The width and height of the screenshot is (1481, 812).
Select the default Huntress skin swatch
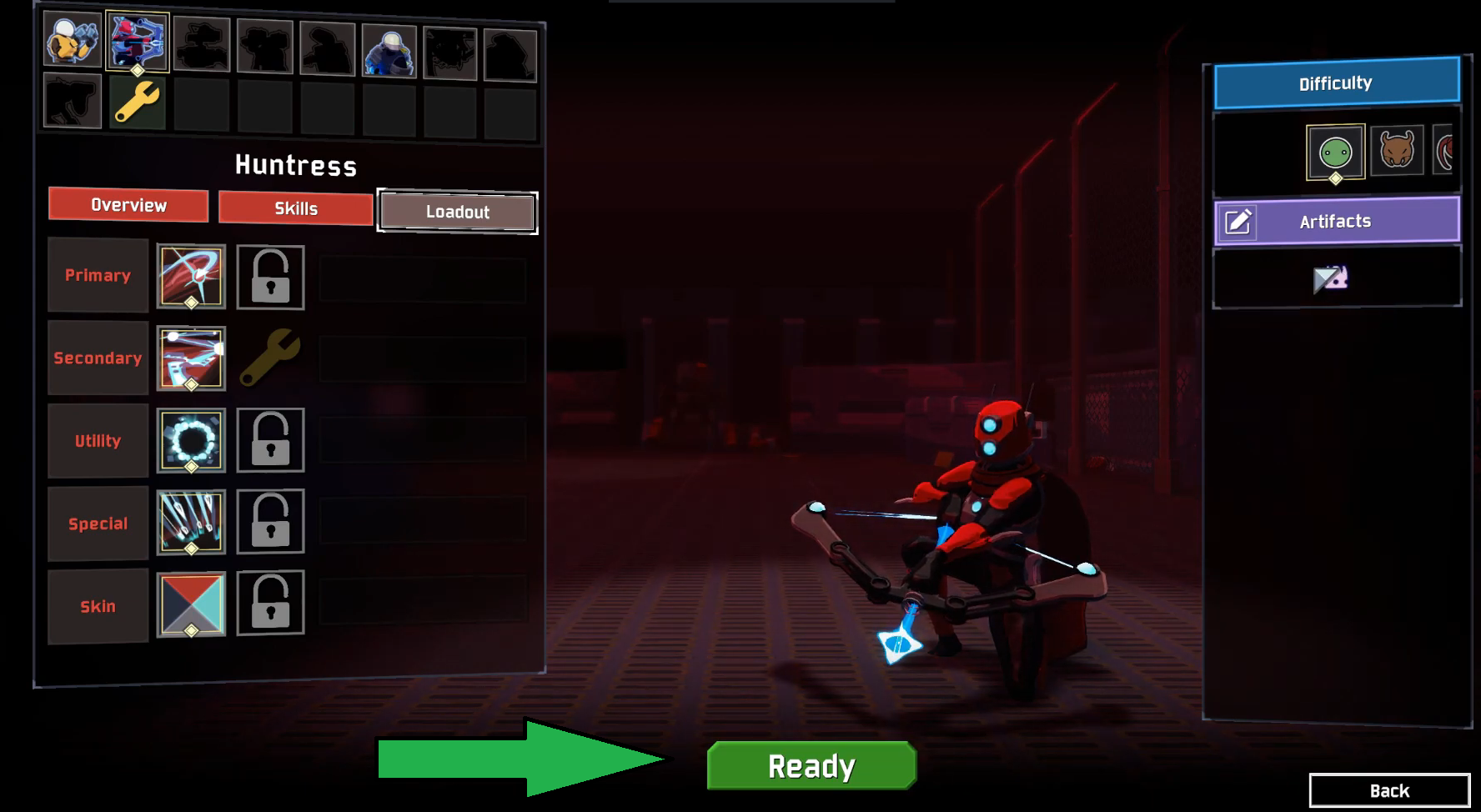pos(190,606)
